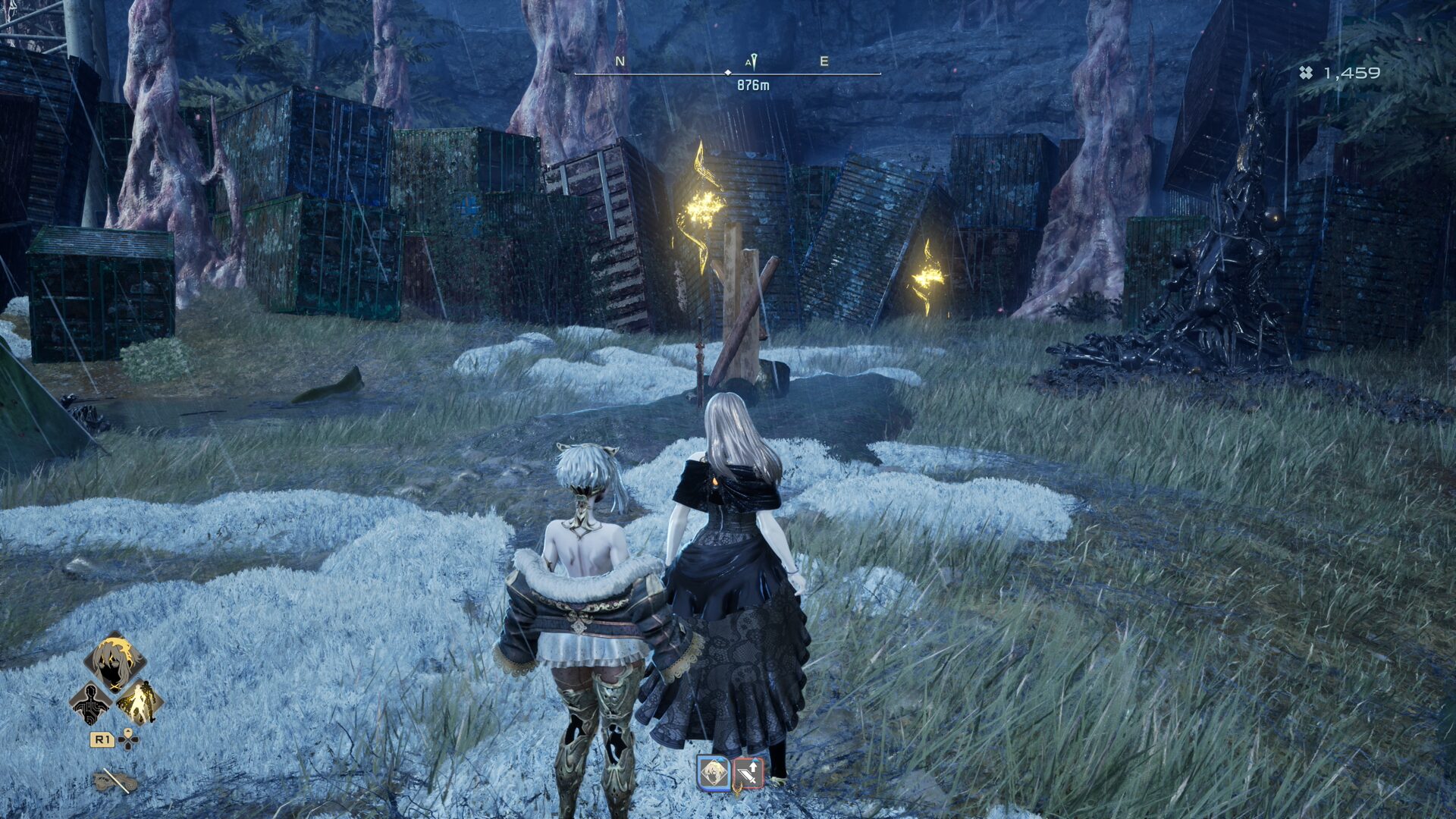Image resolution: width=1456 pixels, height=819 pixels.
Task: Click the blue-bordered character portrait buff icon
Action: coord(713,773)
